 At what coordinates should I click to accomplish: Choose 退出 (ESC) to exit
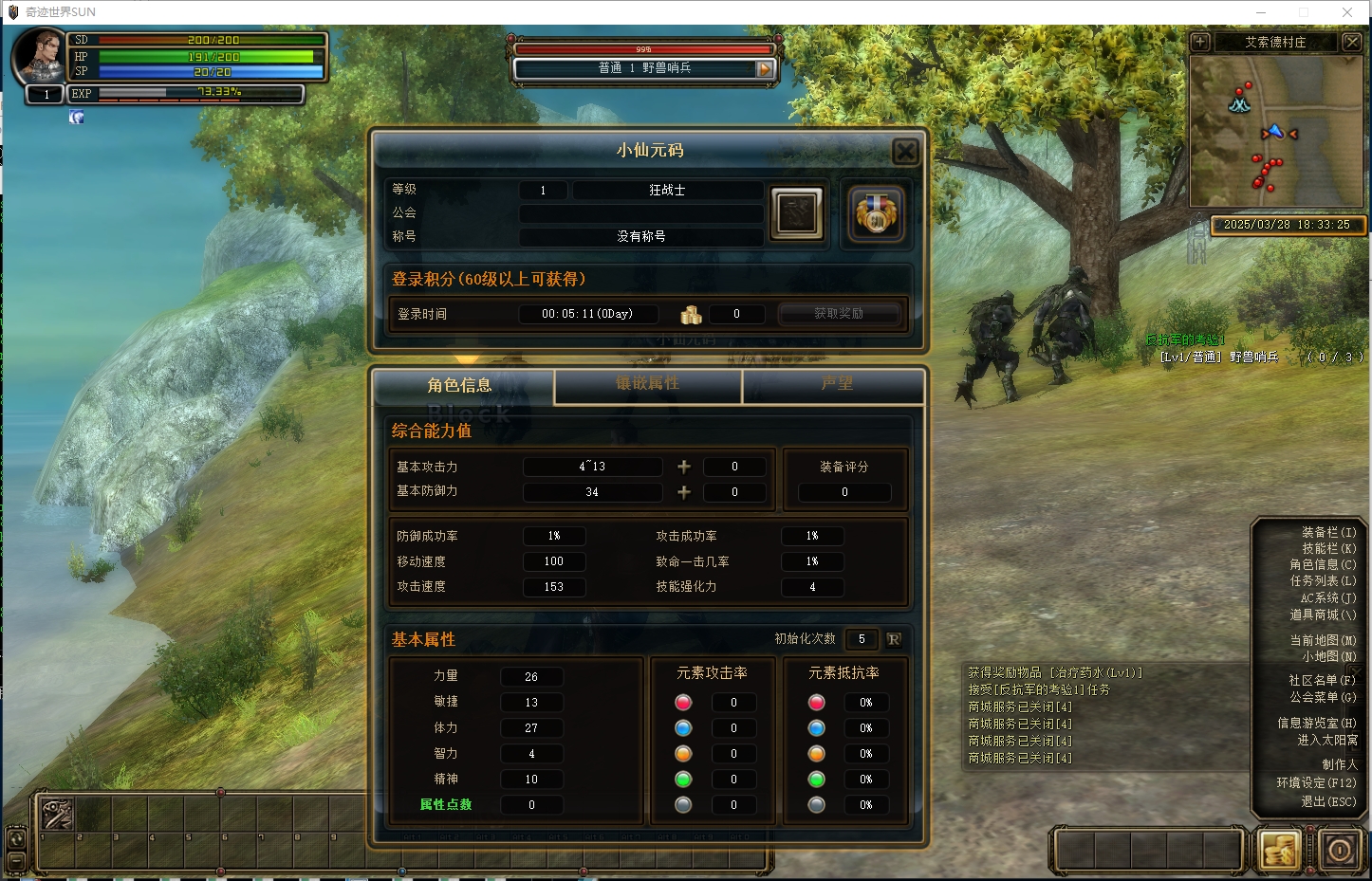coord(1328,802)
